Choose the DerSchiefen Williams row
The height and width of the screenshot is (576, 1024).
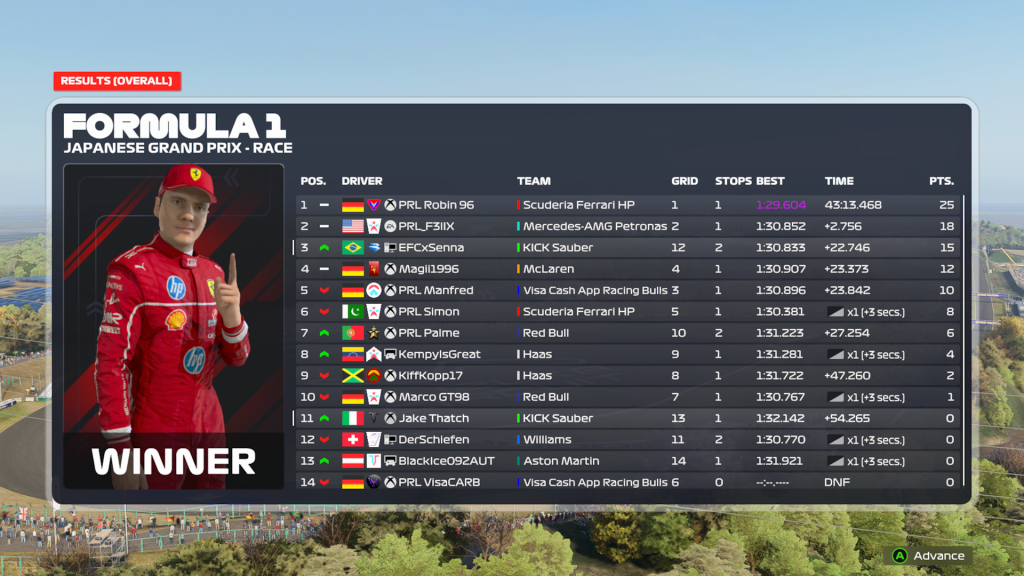pyautogui.click(x=630, y=440)
